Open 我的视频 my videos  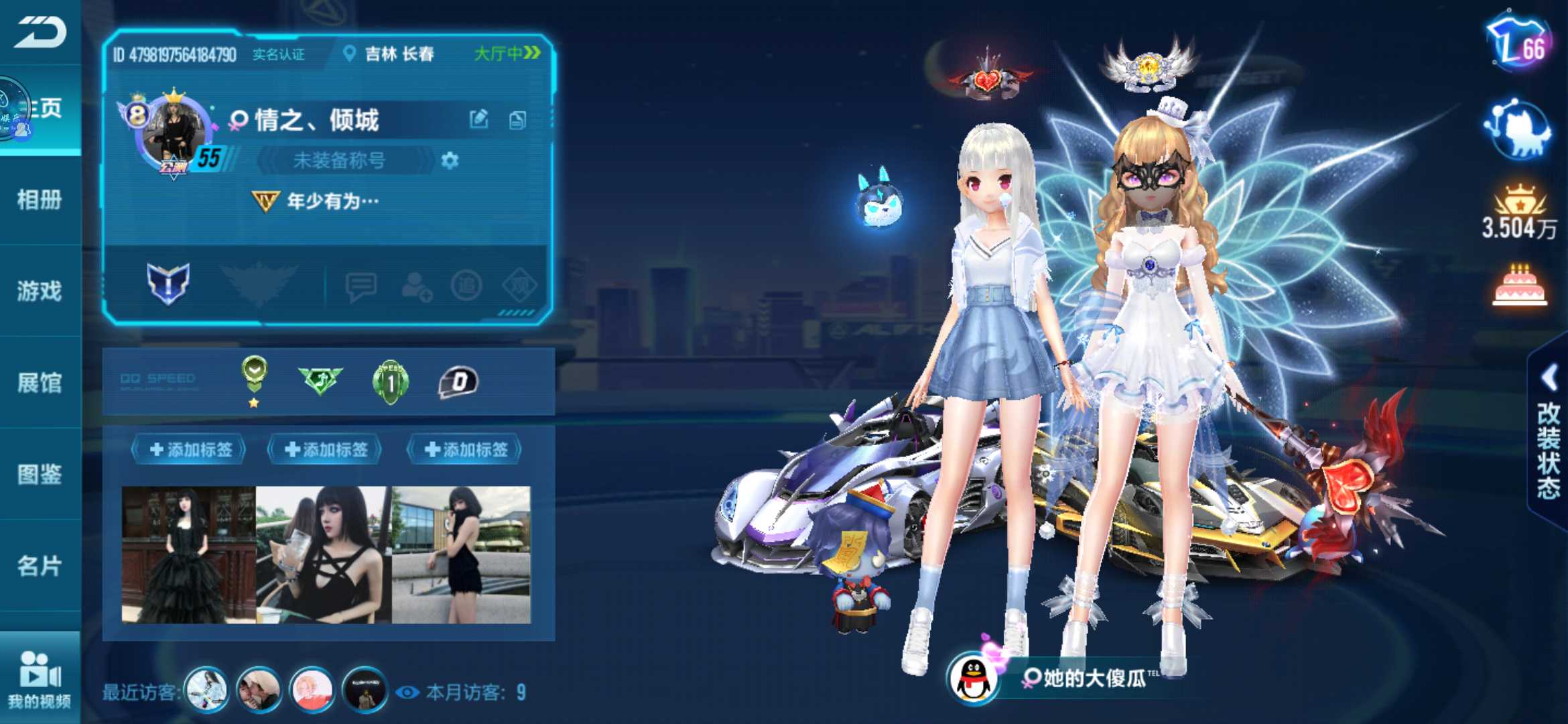40,678
